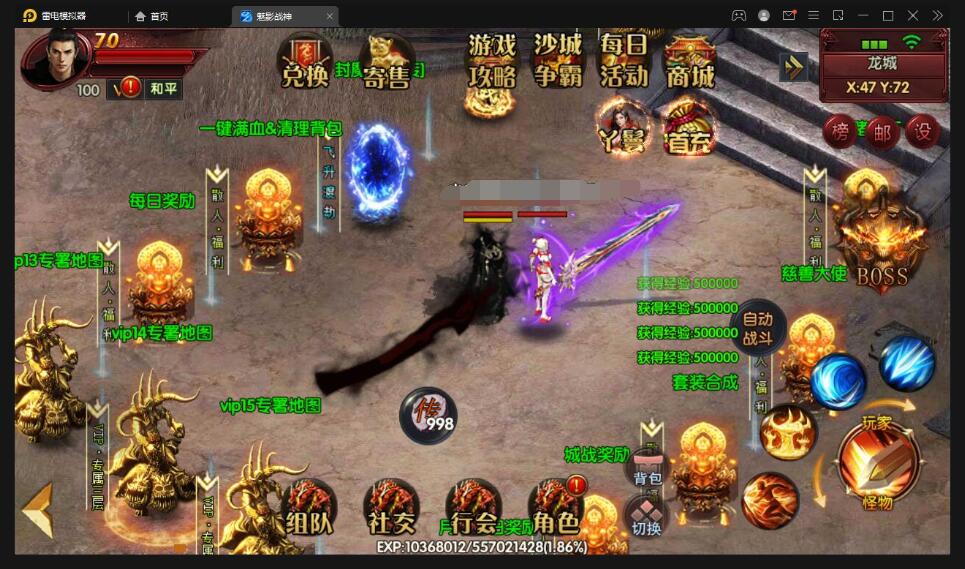Toggle the 和平 attack mode button
The image size is (965, 569).
tap(163, 89)
